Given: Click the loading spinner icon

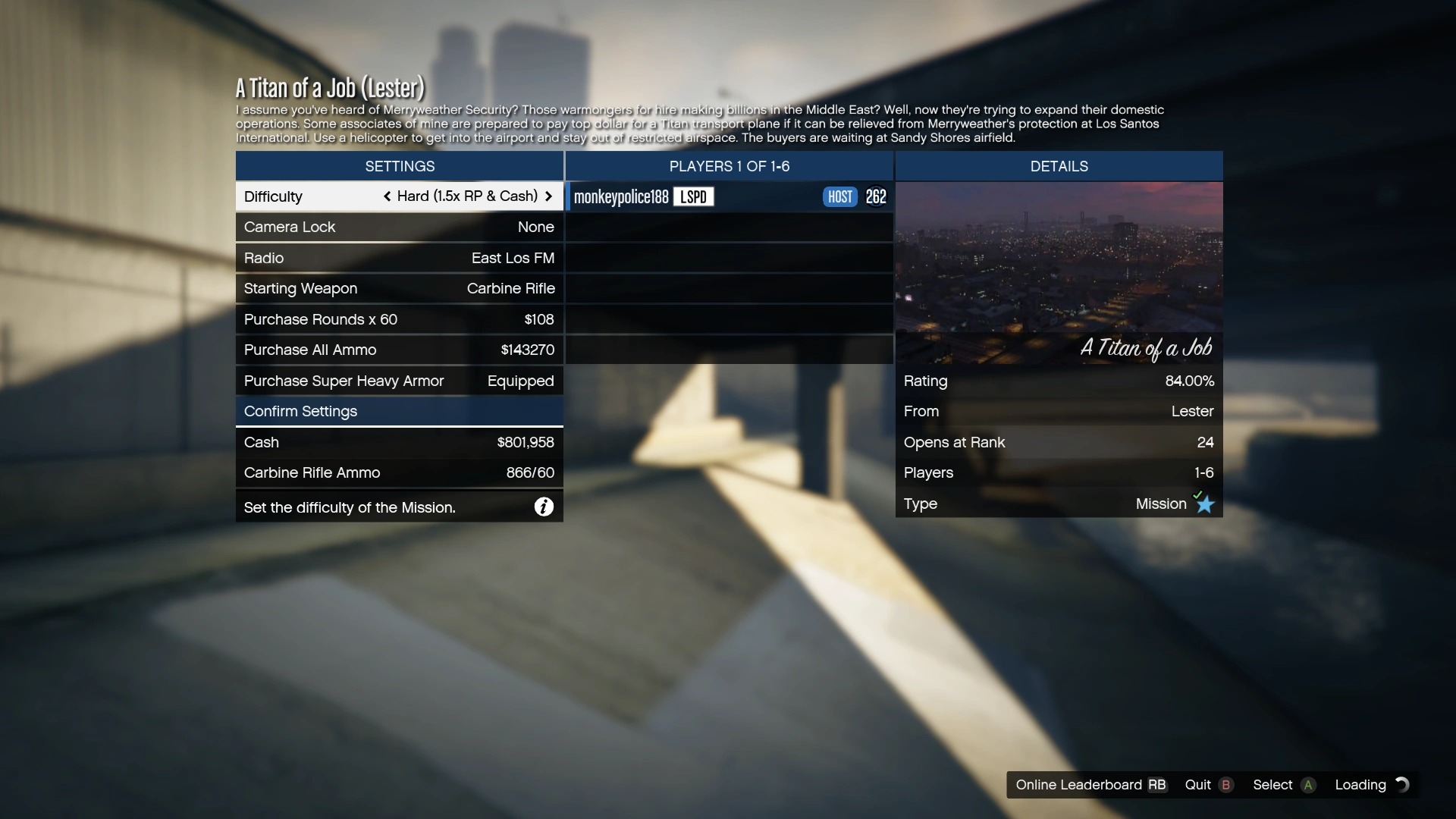Looking at the screenshot, I should tap(1403, 785).
